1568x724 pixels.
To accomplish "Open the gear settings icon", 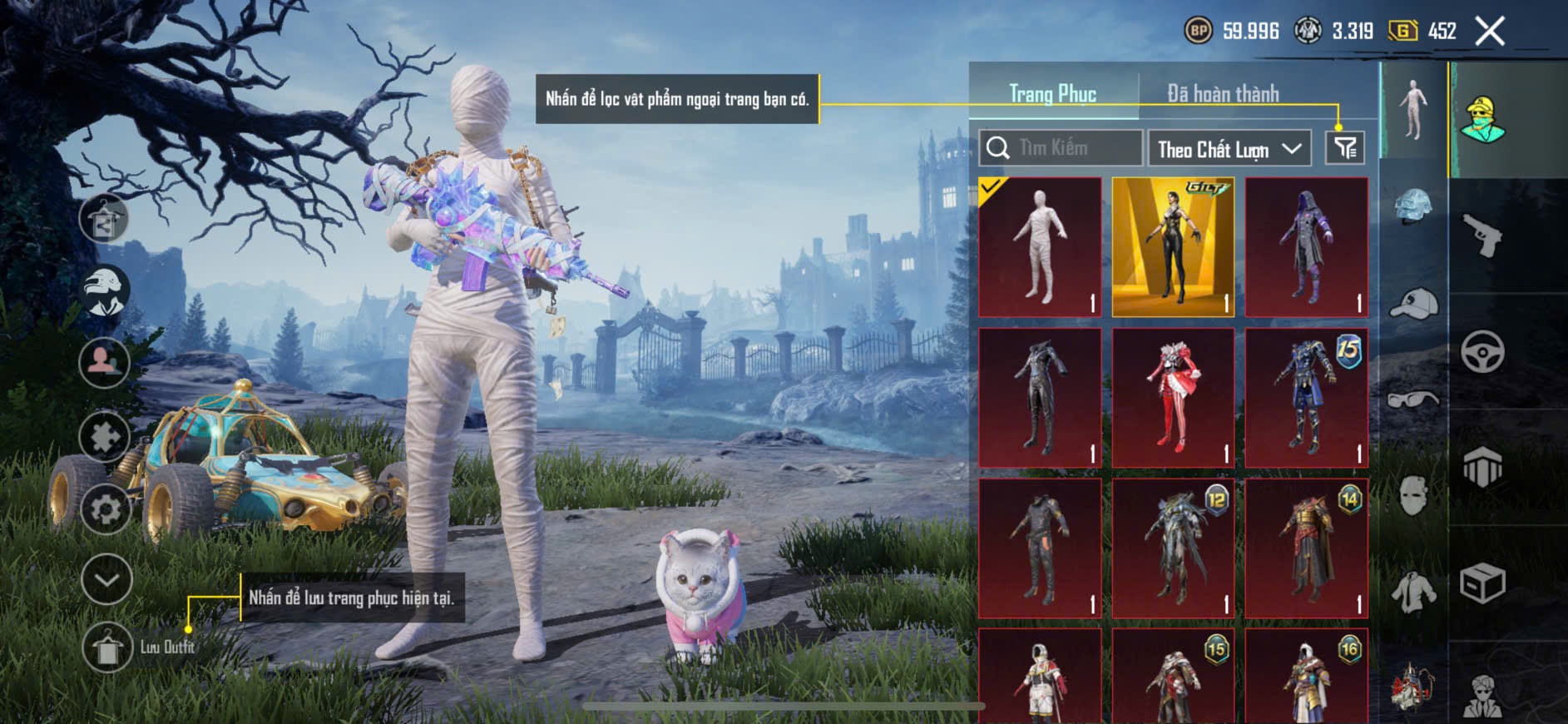I will 105,508.
